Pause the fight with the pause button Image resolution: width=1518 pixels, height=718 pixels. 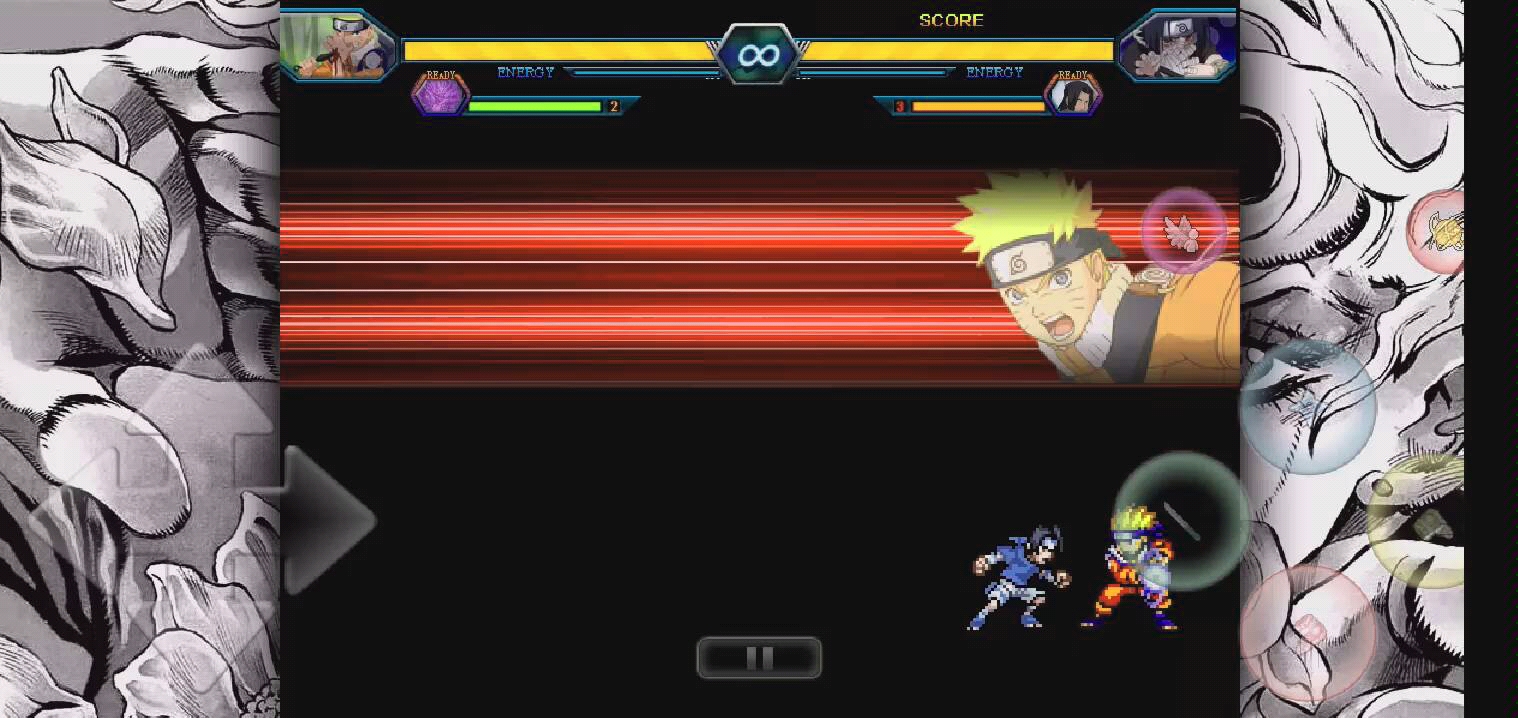[x=759, y=658]
